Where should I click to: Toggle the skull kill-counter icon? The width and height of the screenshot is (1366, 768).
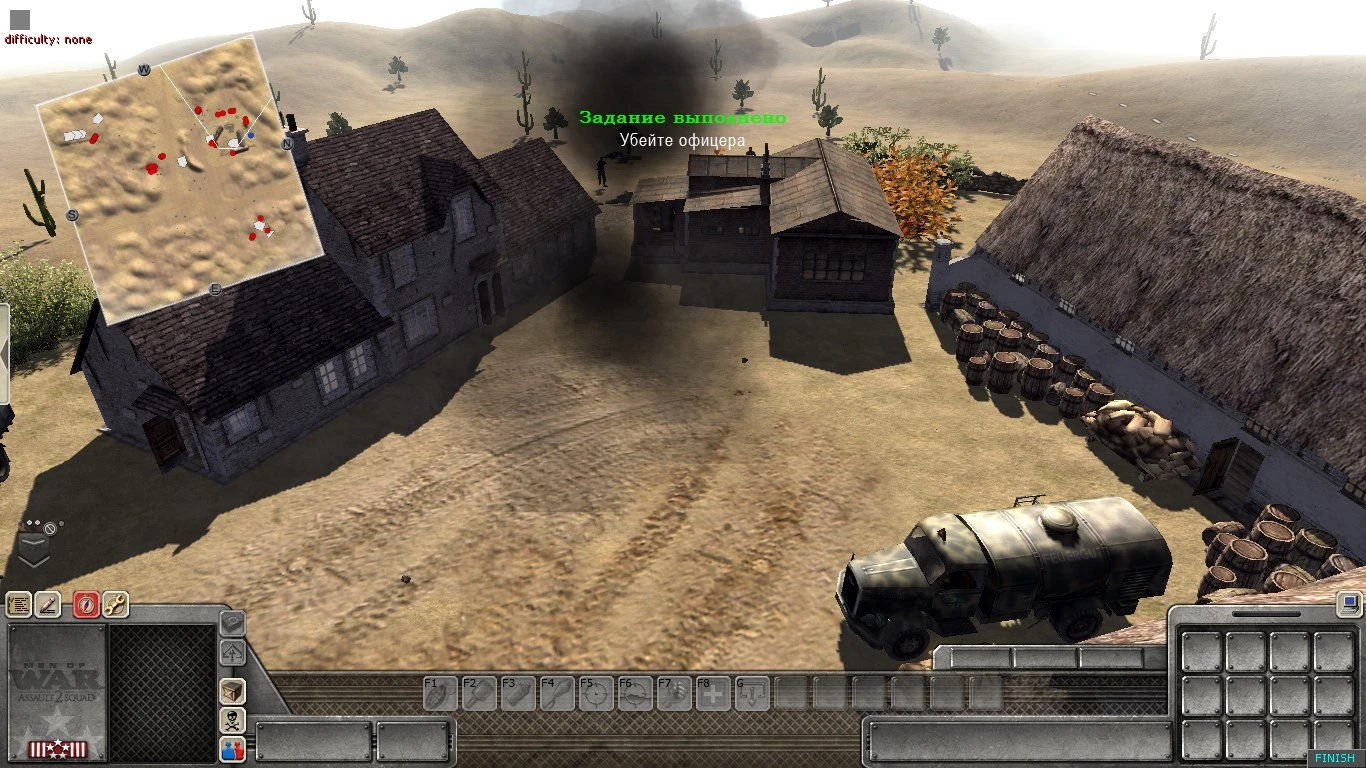pyautogui.click(x=231, y=721)
